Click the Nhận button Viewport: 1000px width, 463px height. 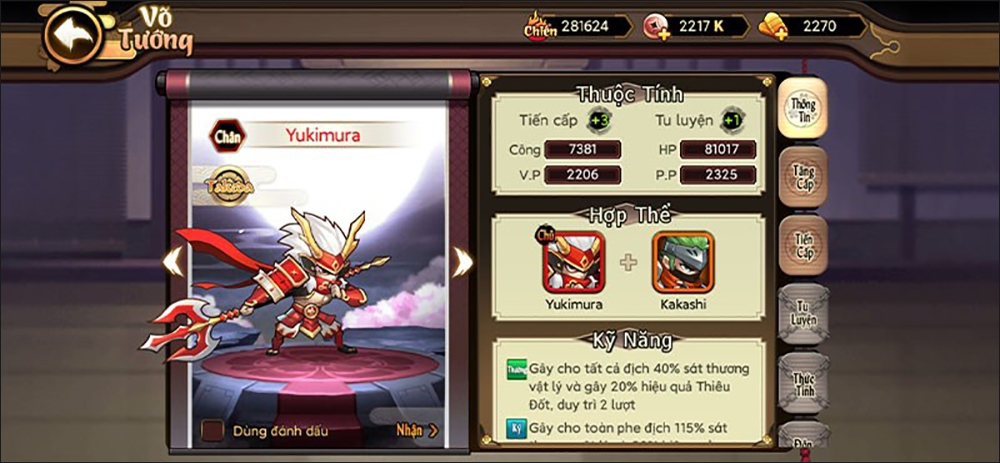point(416,431)
